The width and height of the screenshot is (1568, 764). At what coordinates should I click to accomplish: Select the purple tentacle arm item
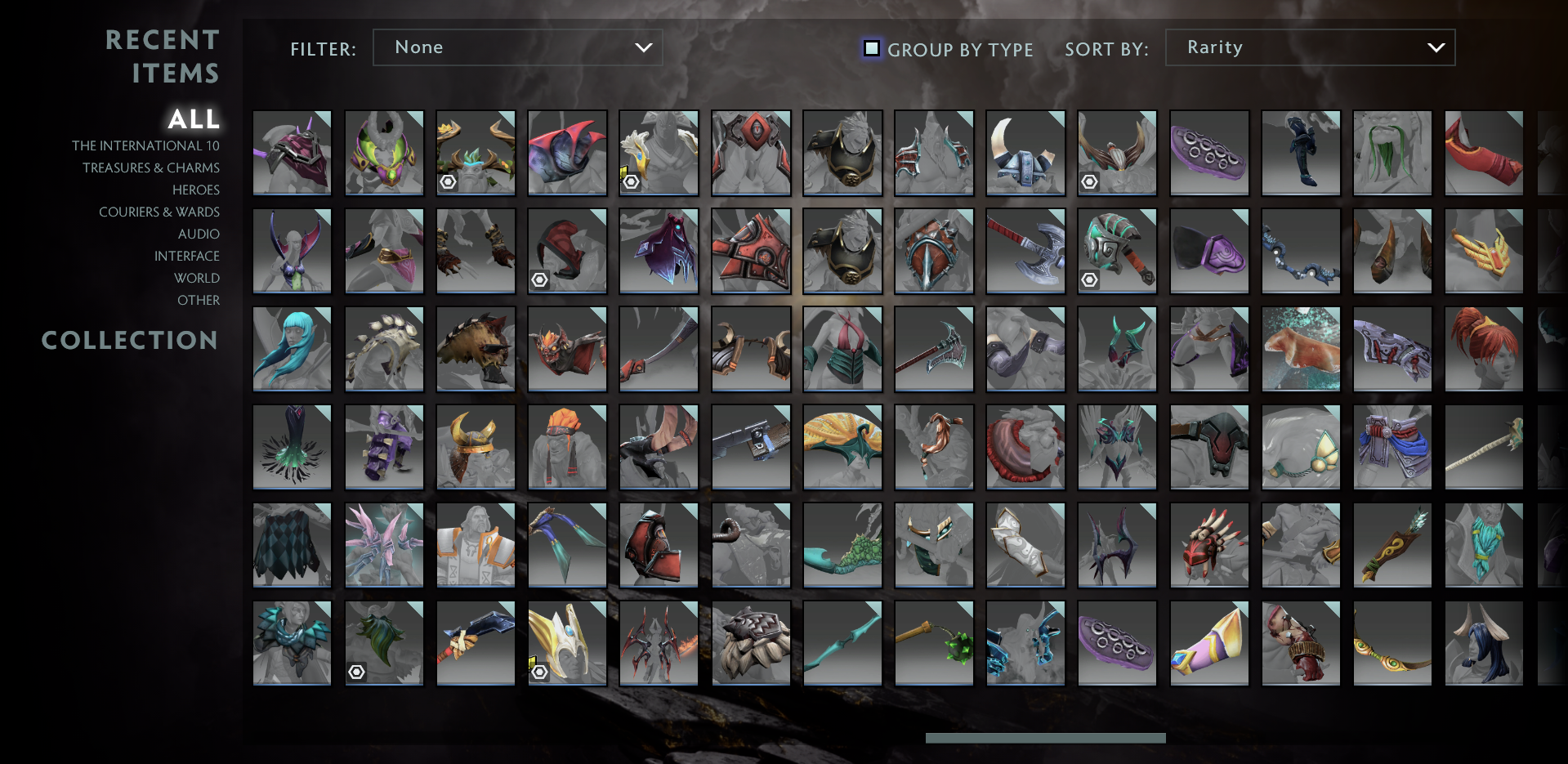[x=1209, y=153]
